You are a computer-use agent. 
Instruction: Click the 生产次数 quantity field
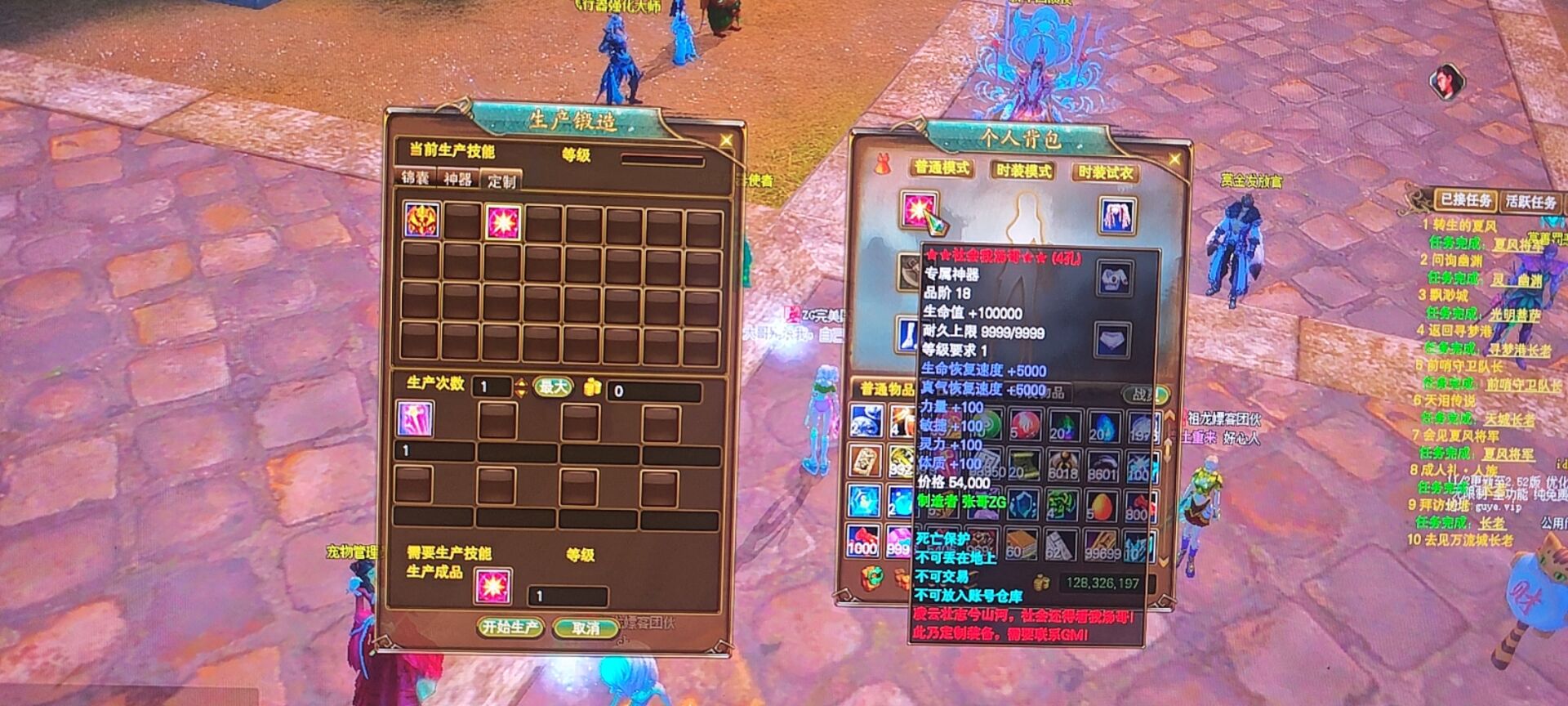(492, 387)
